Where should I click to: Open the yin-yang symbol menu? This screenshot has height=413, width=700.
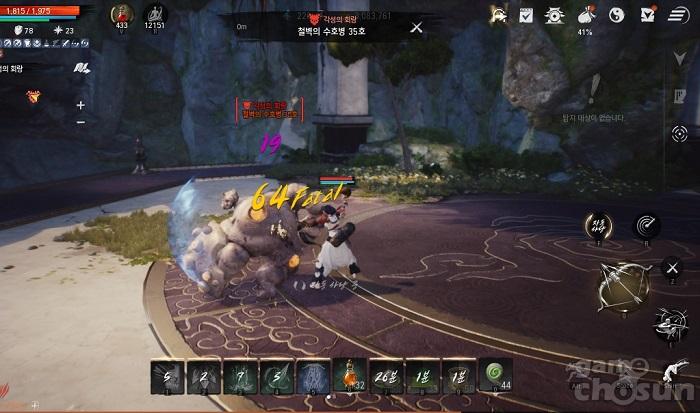tap(617, 14)
